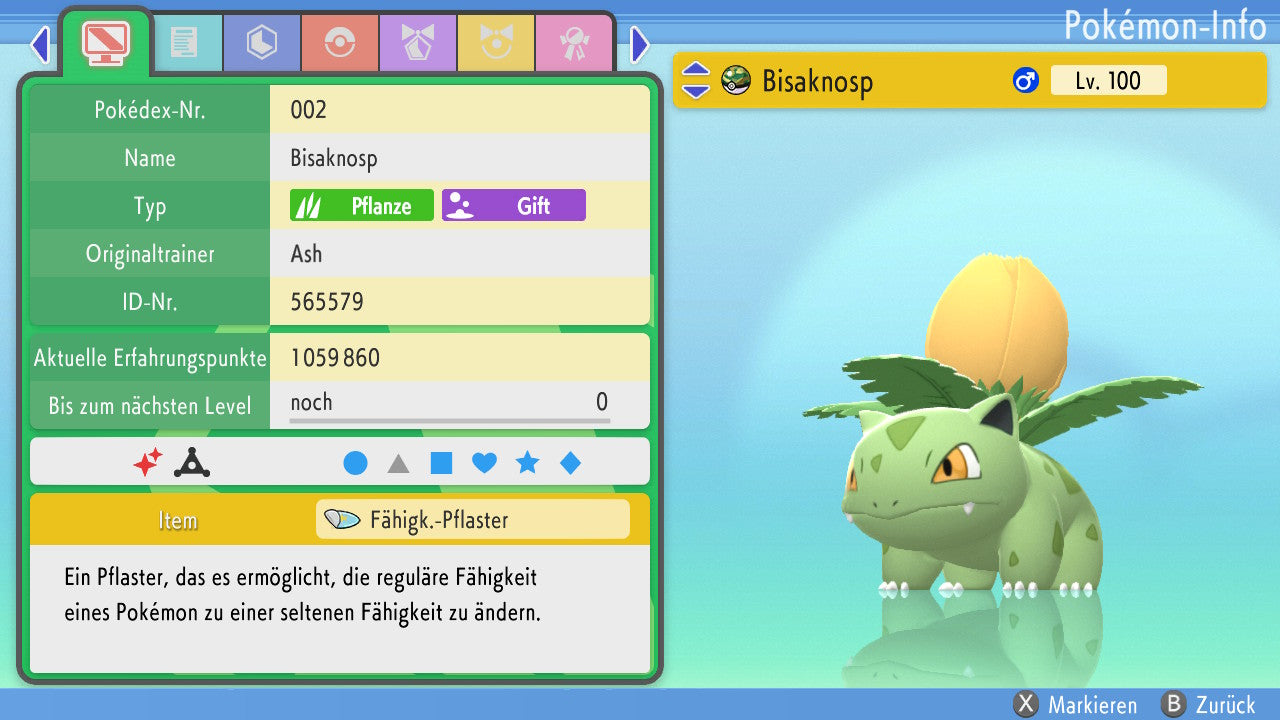Toggle the grey triangle marking
Screen dimensions: 1280x720
coord(398,463)
